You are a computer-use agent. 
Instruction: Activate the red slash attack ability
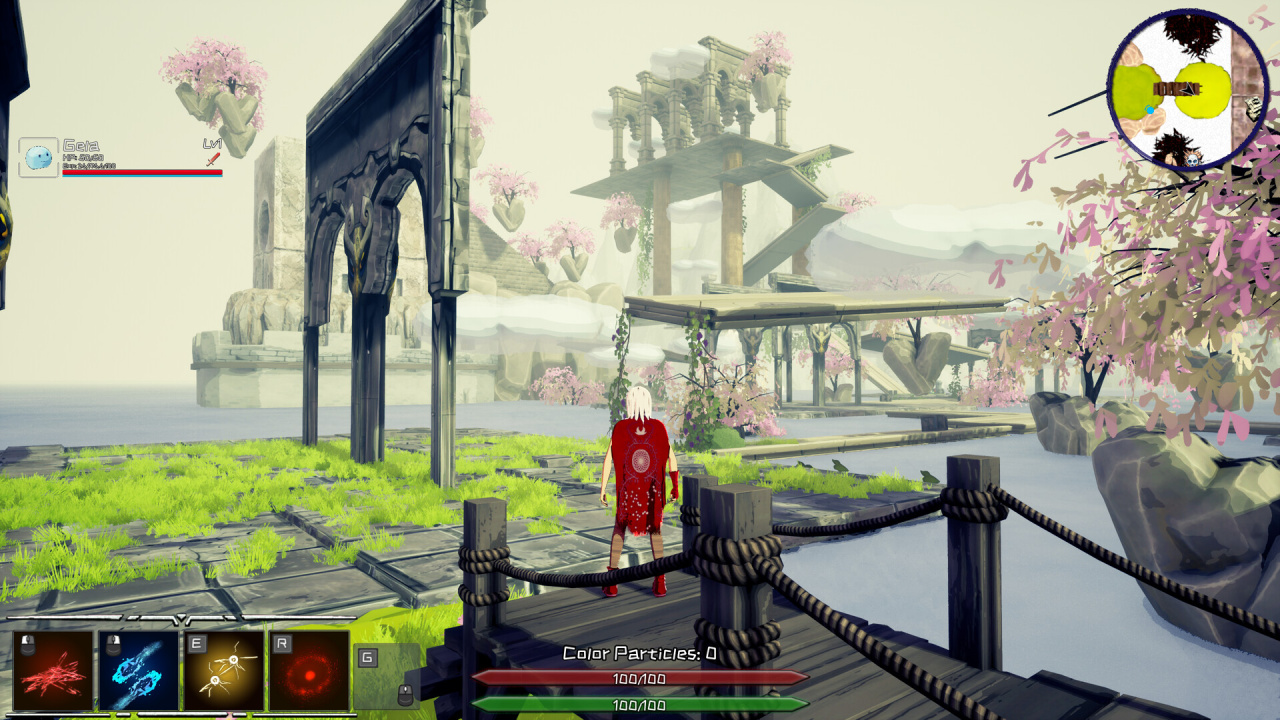pos(53,670)
